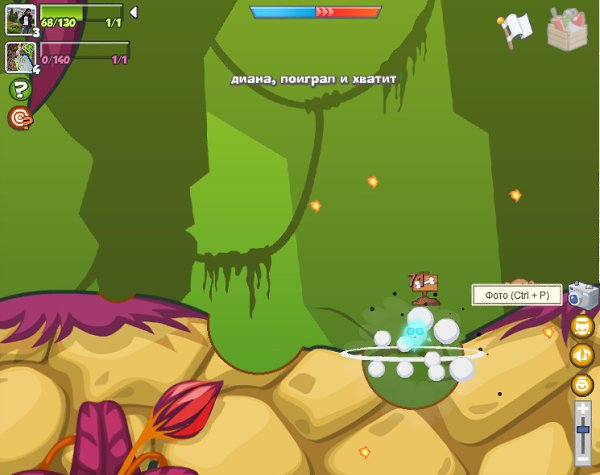This screenshot has width=600, height=475.
Task: Open the green question mark help
Action: click(19, 90)
